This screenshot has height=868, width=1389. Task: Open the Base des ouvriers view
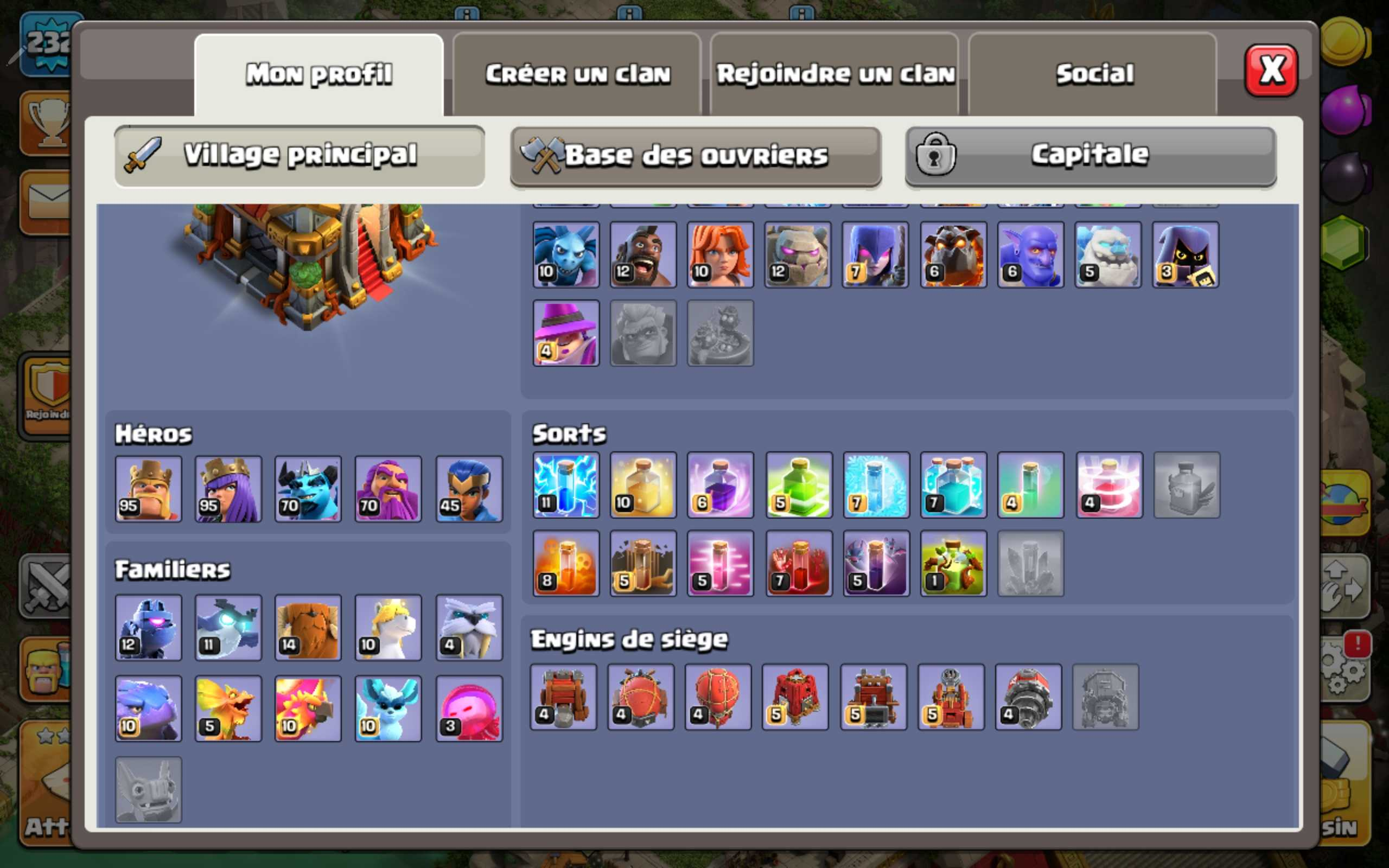[694, 155]
